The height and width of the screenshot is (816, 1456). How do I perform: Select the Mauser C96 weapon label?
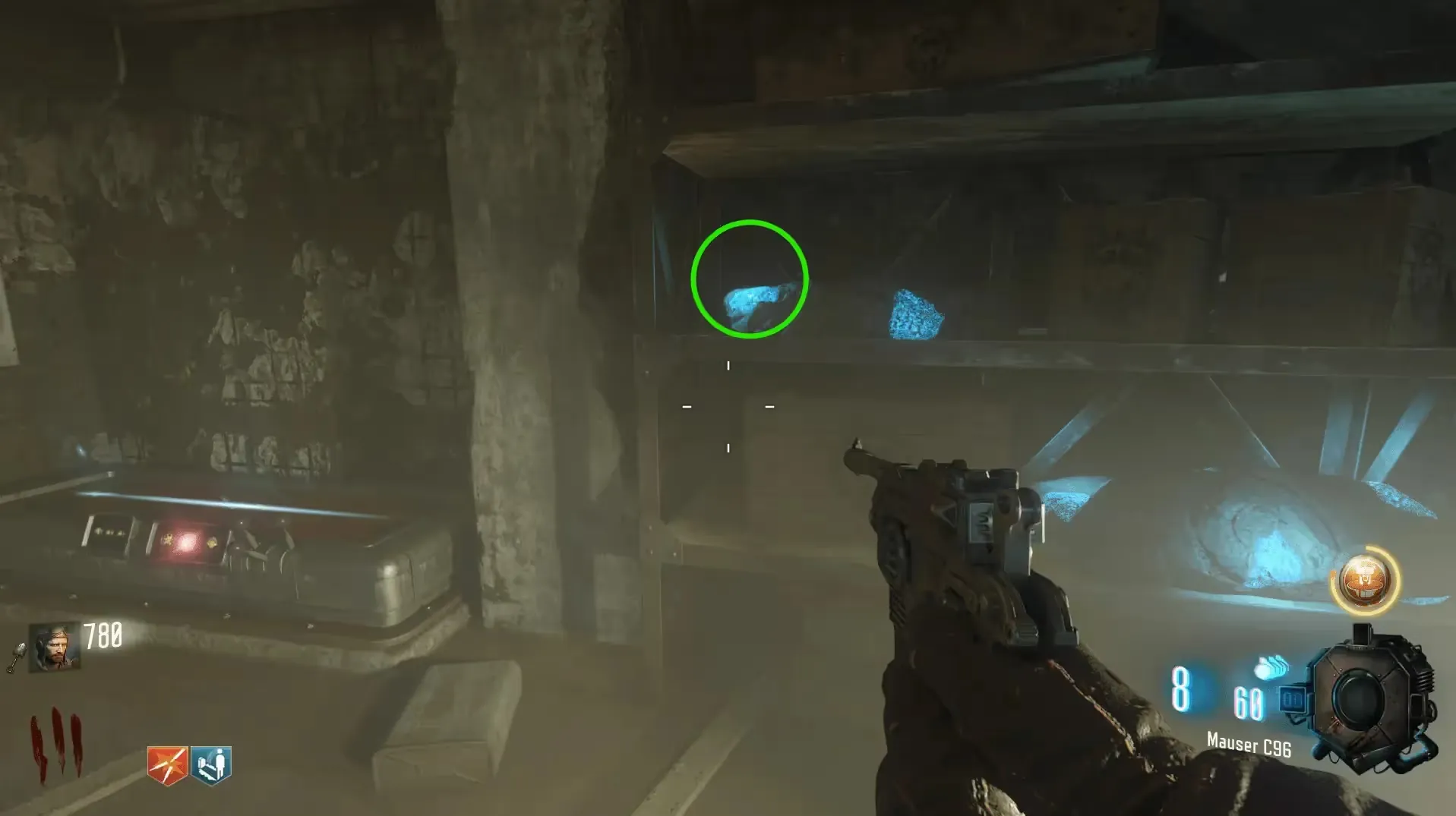pos(1249,744)
